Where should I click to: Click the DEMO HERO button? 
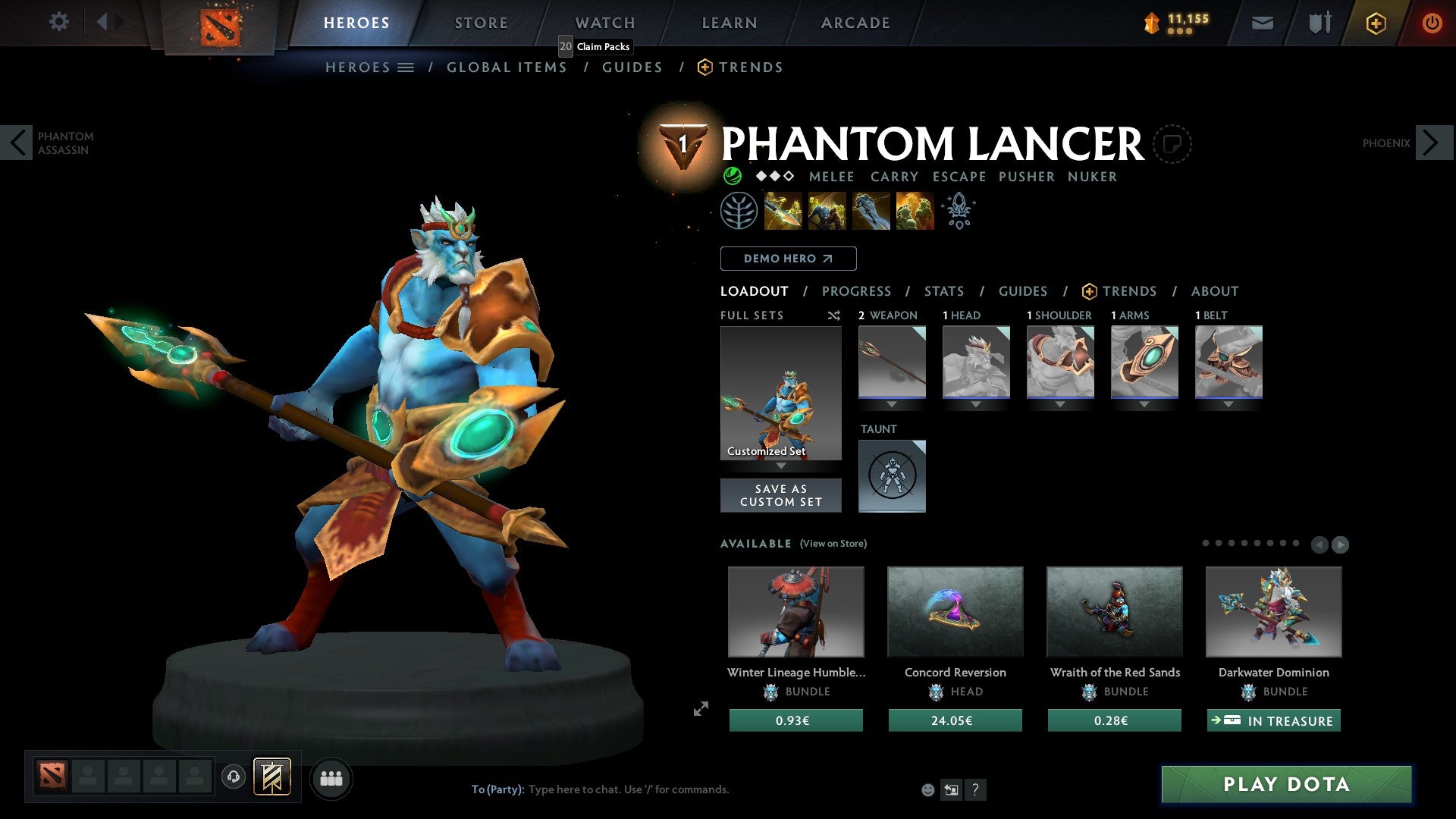pyautogui.click(x=788, y=259)
